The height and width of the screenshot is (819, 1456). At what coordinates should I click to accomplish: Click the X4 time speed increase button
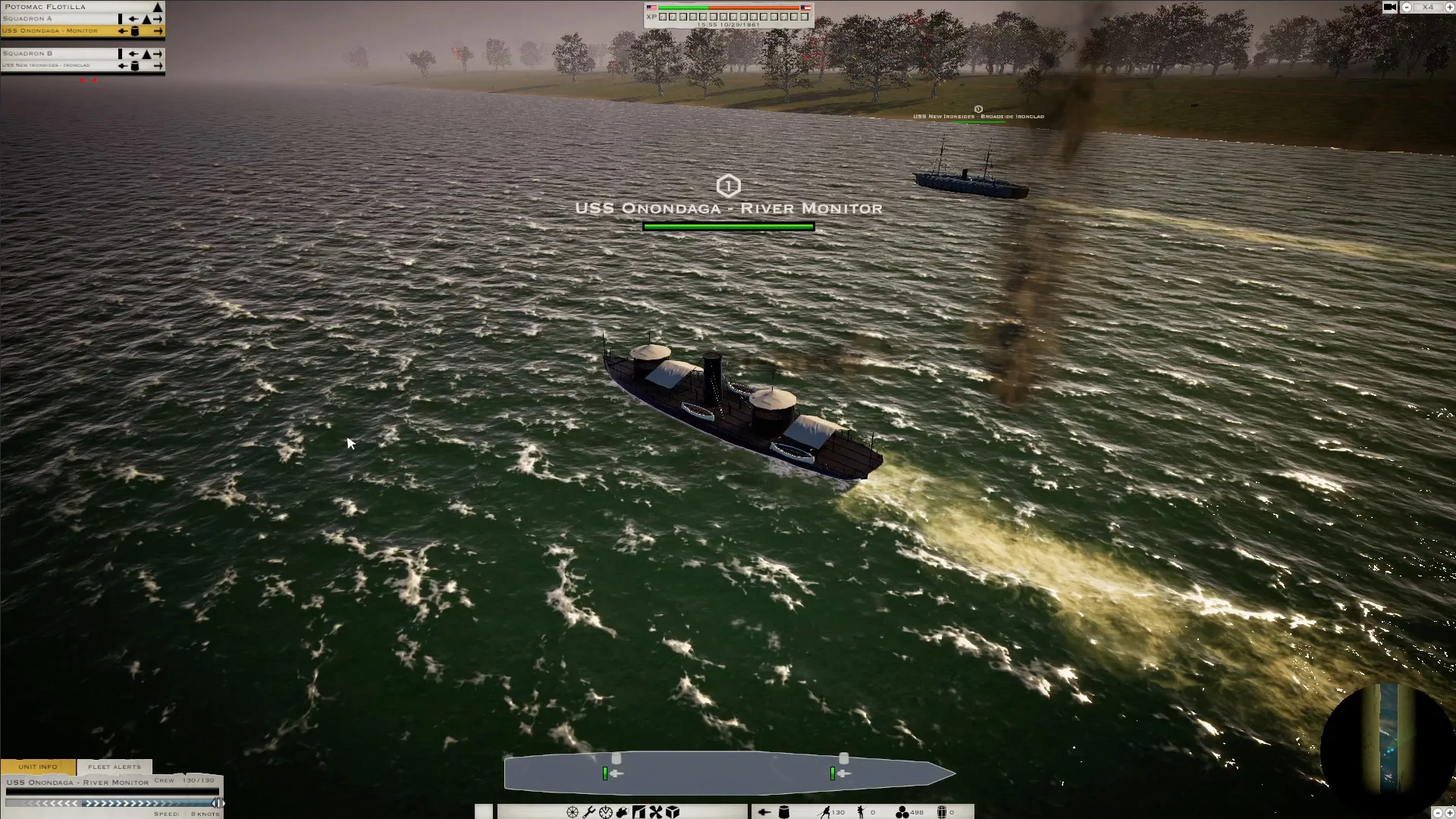pyautogui.click(x=1451, y=8)
